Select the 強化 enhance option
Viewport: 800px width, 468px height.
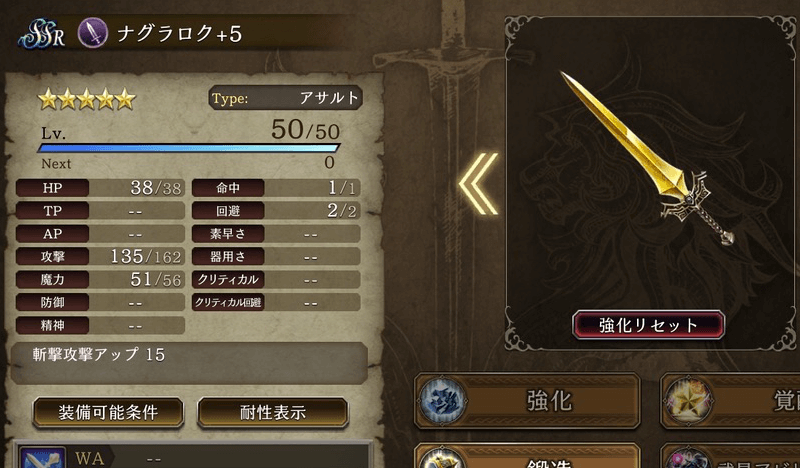point(527,401)
